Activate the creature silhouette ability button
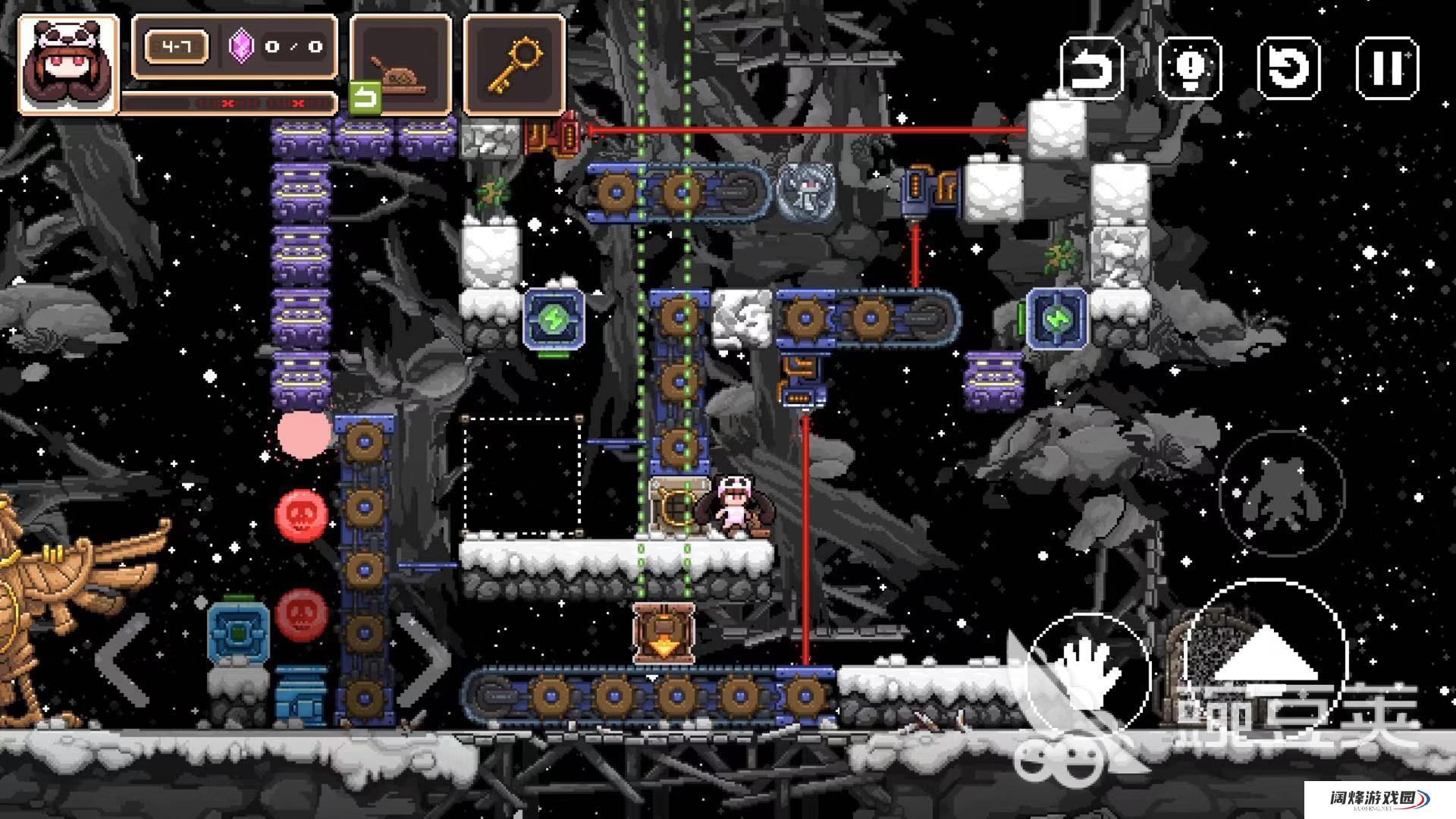This screenshot has height=819, width=1456. click(1280, 493)
